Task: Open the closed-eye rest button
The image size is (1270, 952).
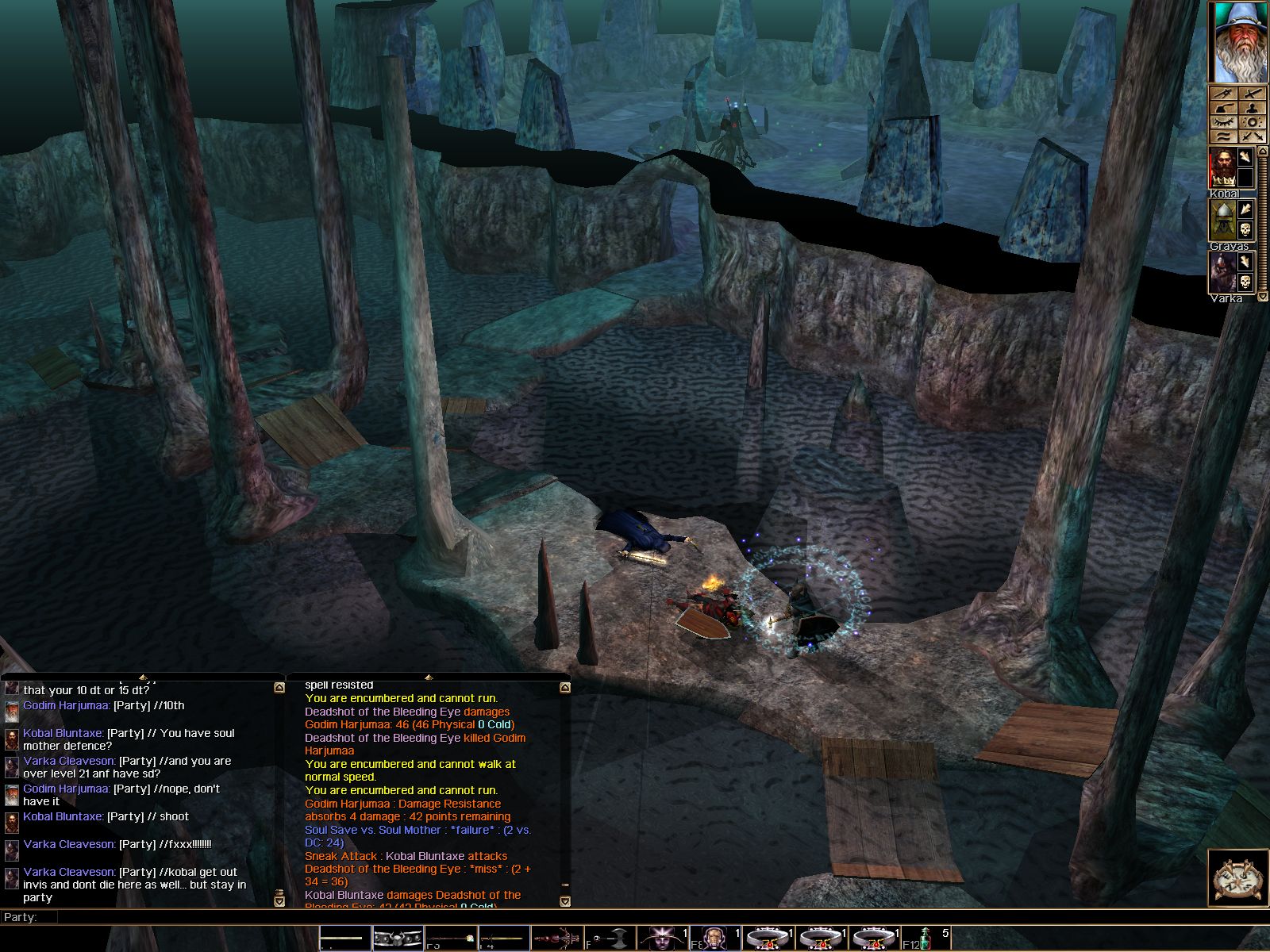Action: [1223, 122]
